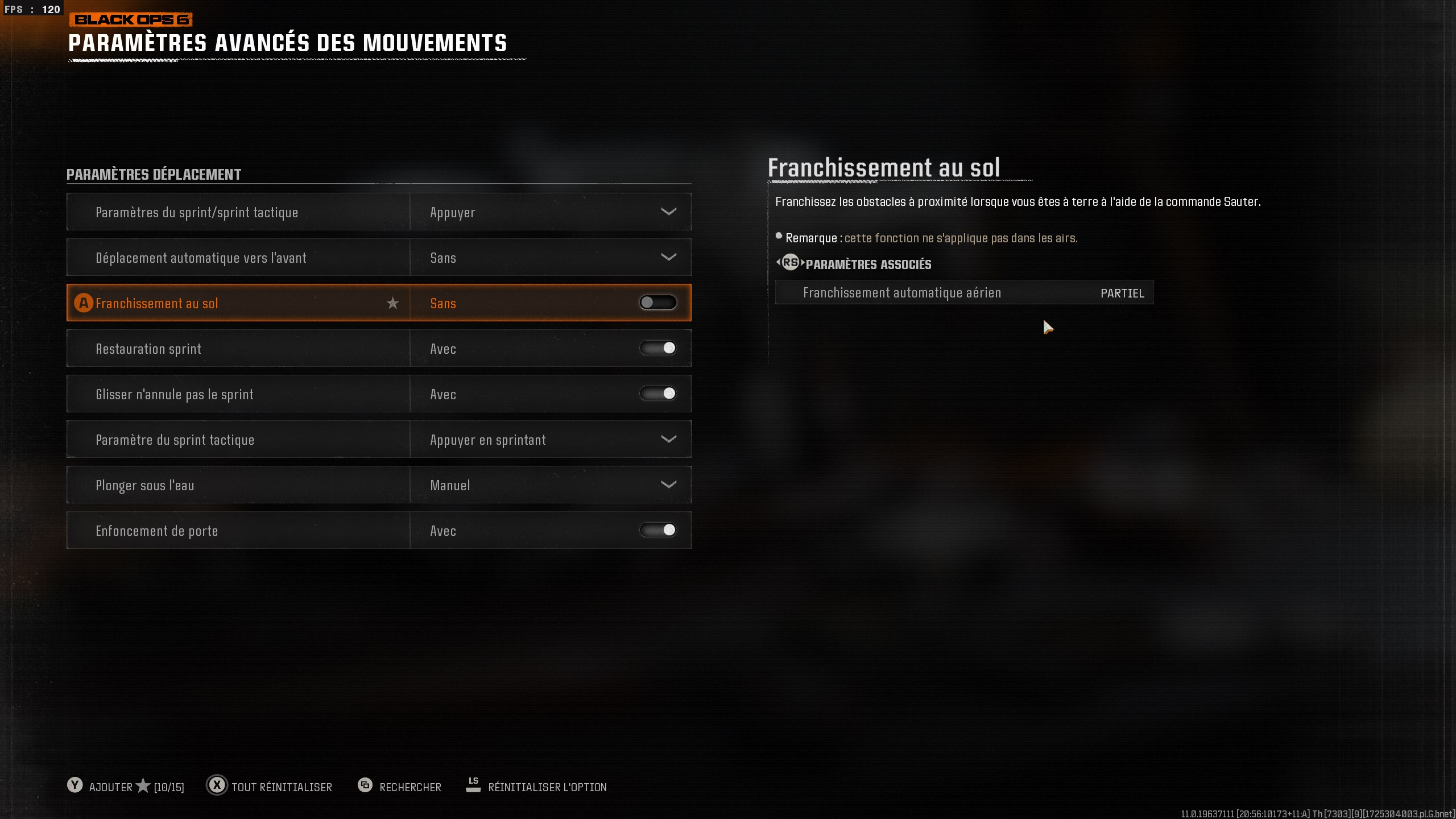Click the Rechercher action
The image size is (1456, 819).
click(411, 787)
